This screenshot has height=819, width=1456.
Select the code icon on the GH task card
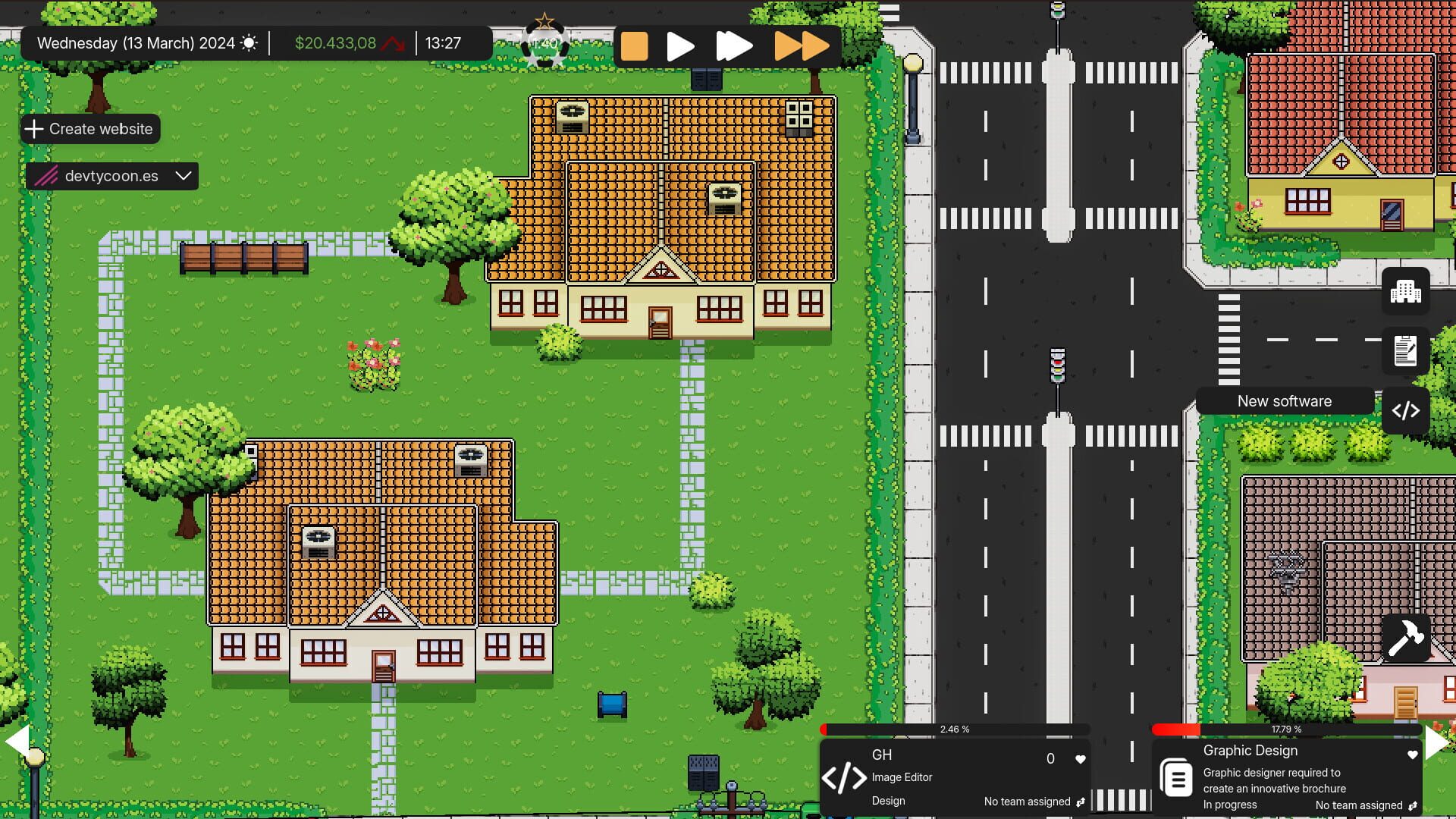(845, 778)
